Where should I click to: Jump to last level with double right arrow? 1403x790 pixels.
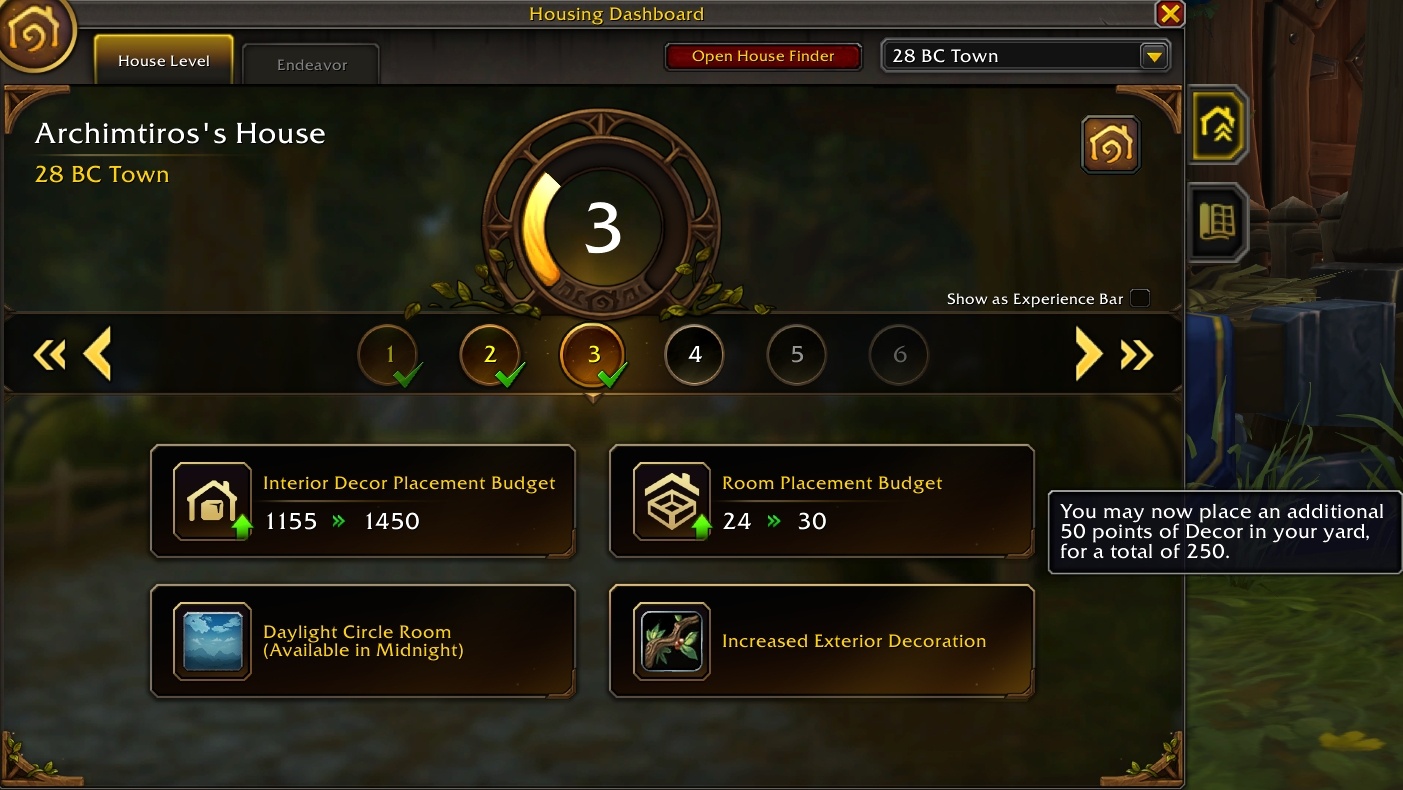pyautogui.click(x=1137, y=354)
